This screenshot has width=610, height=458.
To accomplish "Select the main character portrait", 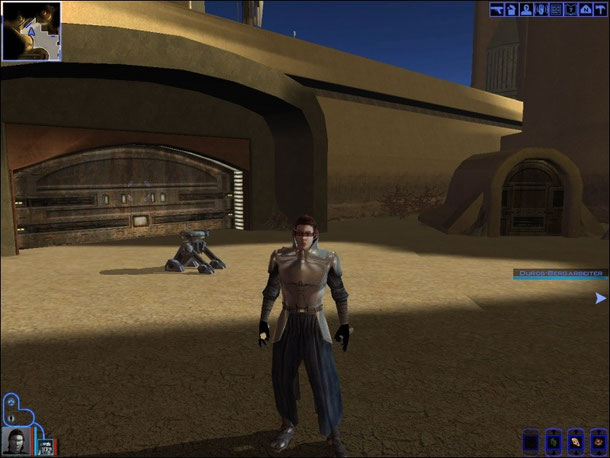I will (16, 440).
